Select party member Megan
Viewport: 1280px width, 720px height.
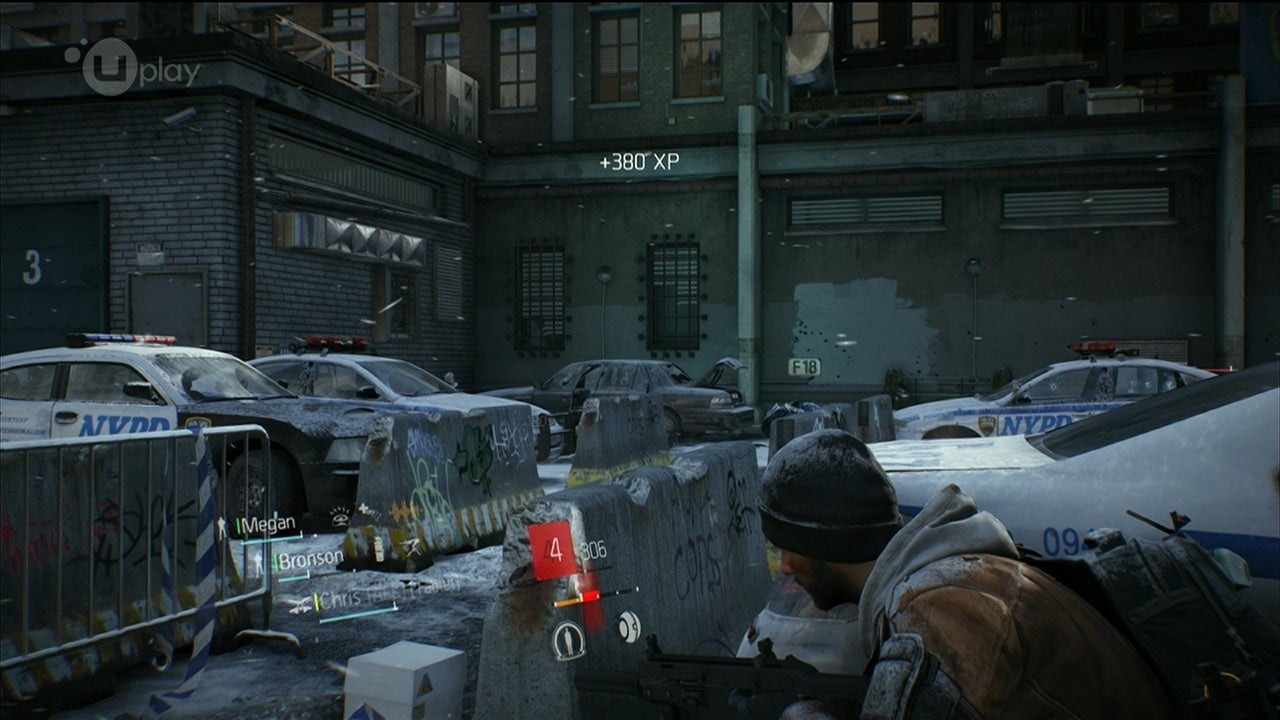click(266, 525)
